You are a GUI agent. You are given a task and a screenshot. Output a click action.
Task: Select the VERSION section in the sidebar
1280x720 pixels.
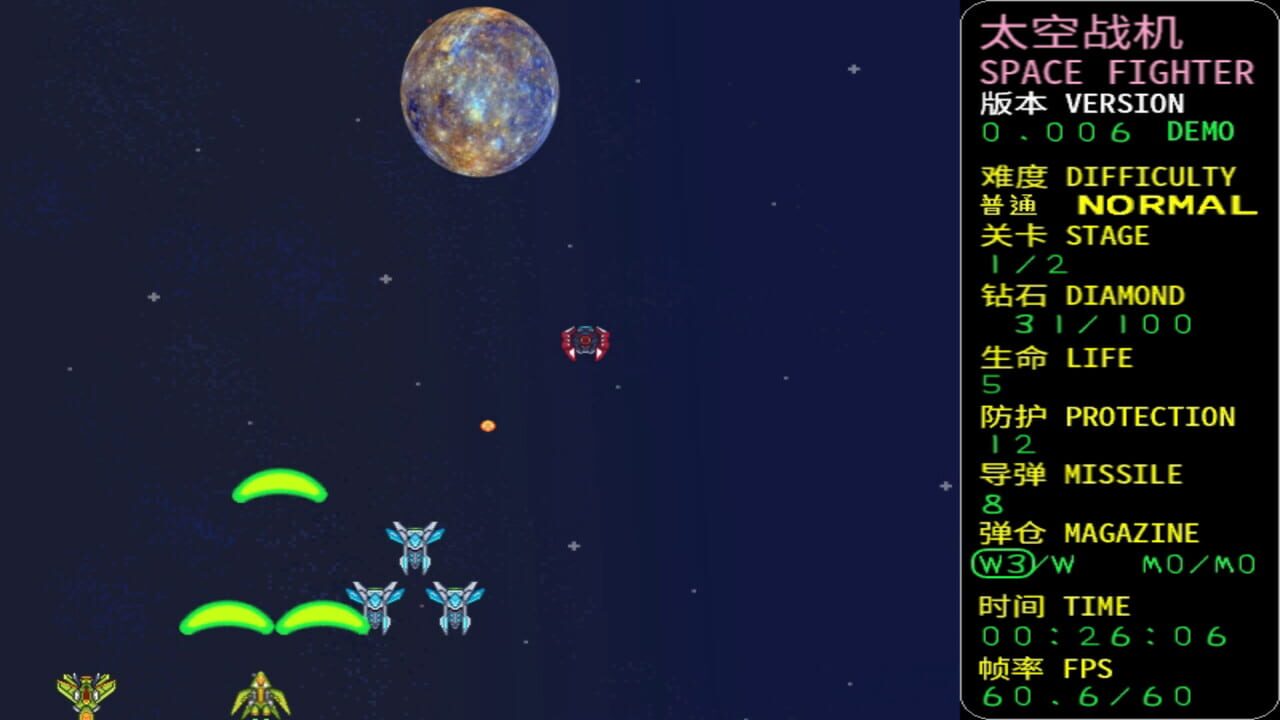(x=1080, y=103)
